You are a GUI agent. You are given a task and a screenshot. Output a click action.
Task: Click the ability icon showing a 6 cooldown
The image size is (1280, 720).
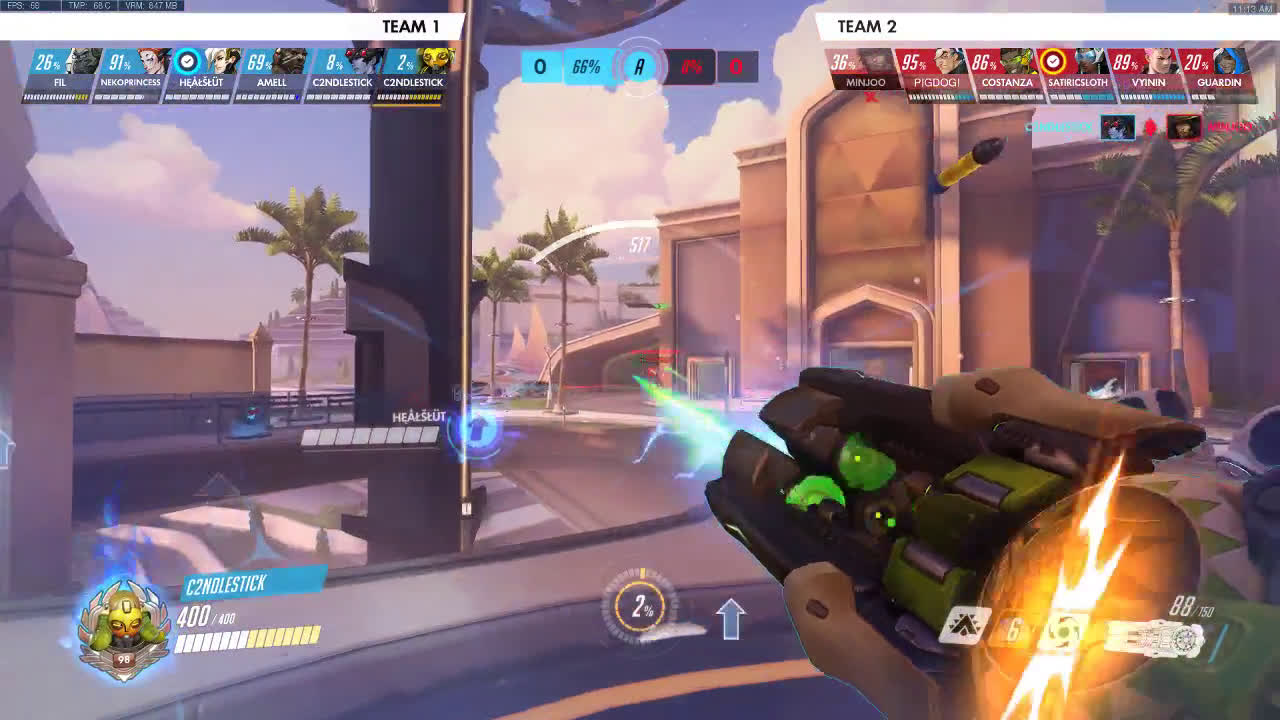(1014, 630)
